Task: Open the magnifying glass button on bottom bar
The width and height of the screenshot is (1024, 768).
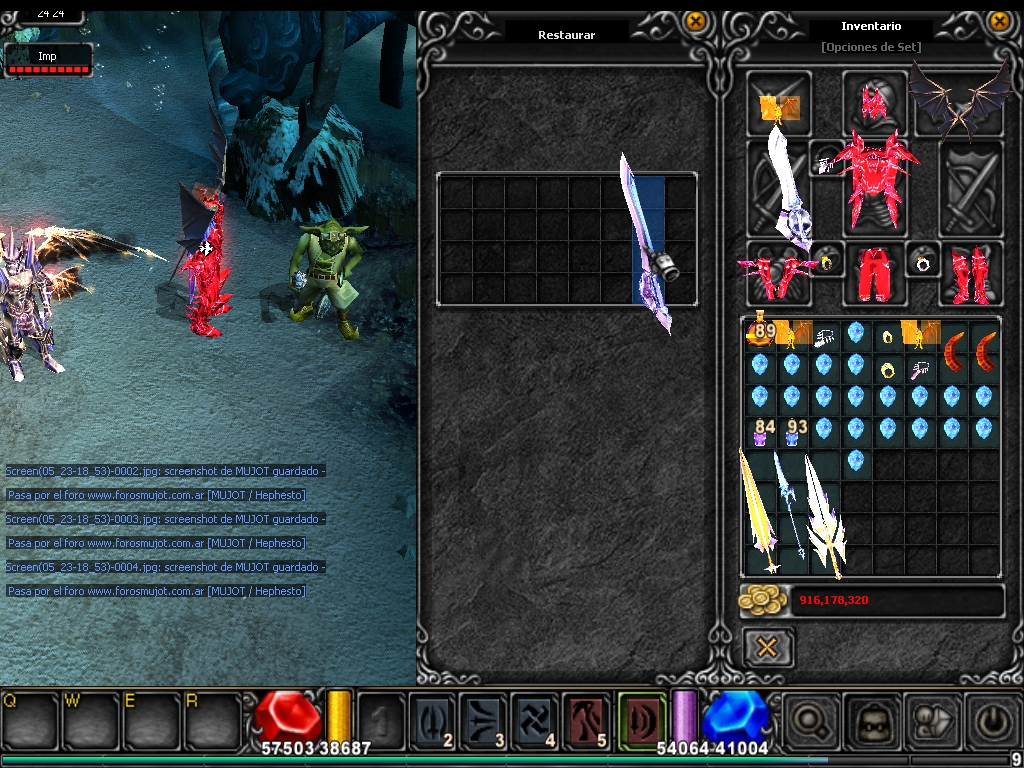Action: coord(807,721)
